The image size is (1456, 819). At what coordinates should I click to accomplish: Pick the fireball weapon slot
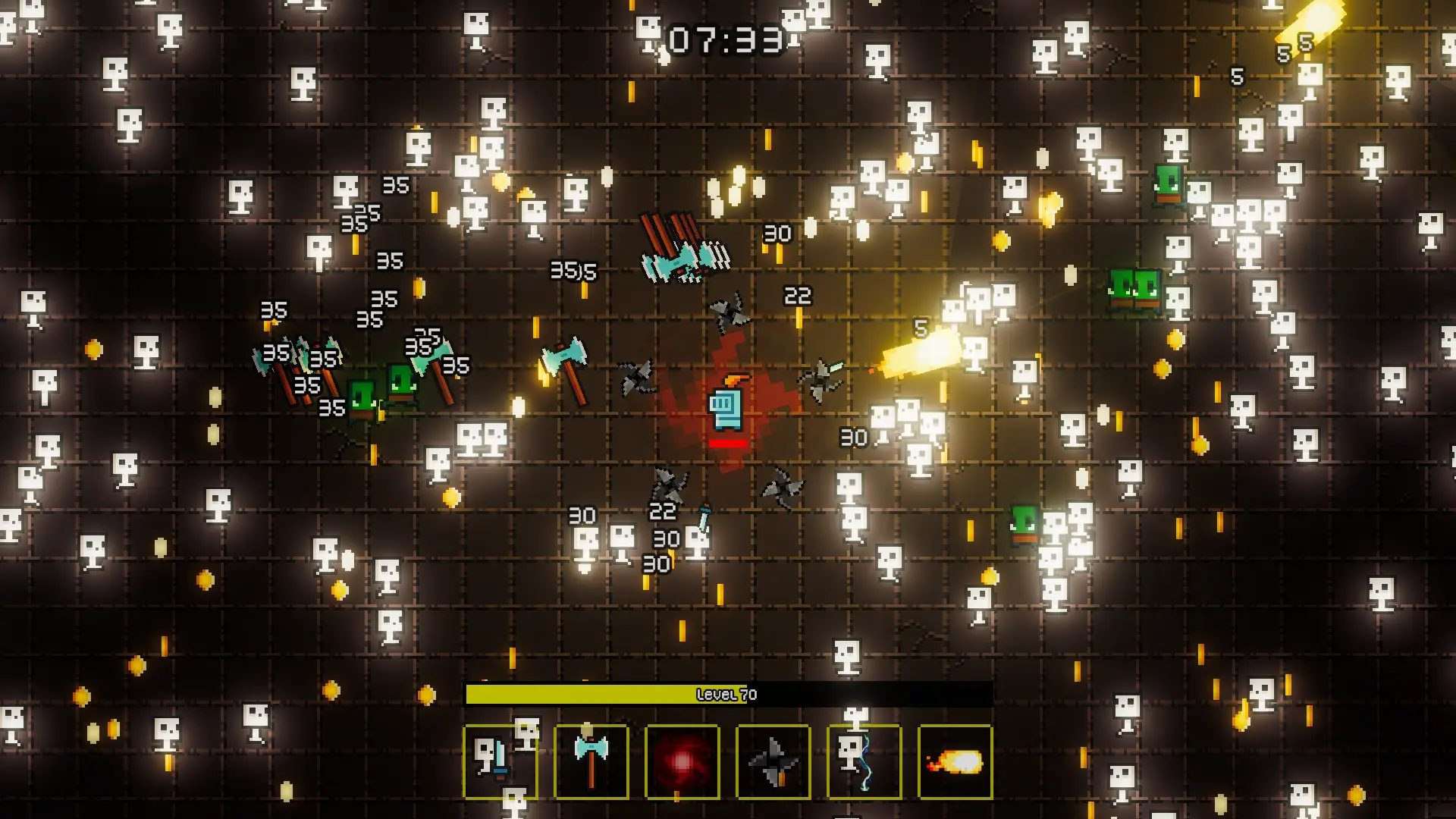(x=955, y=761)
